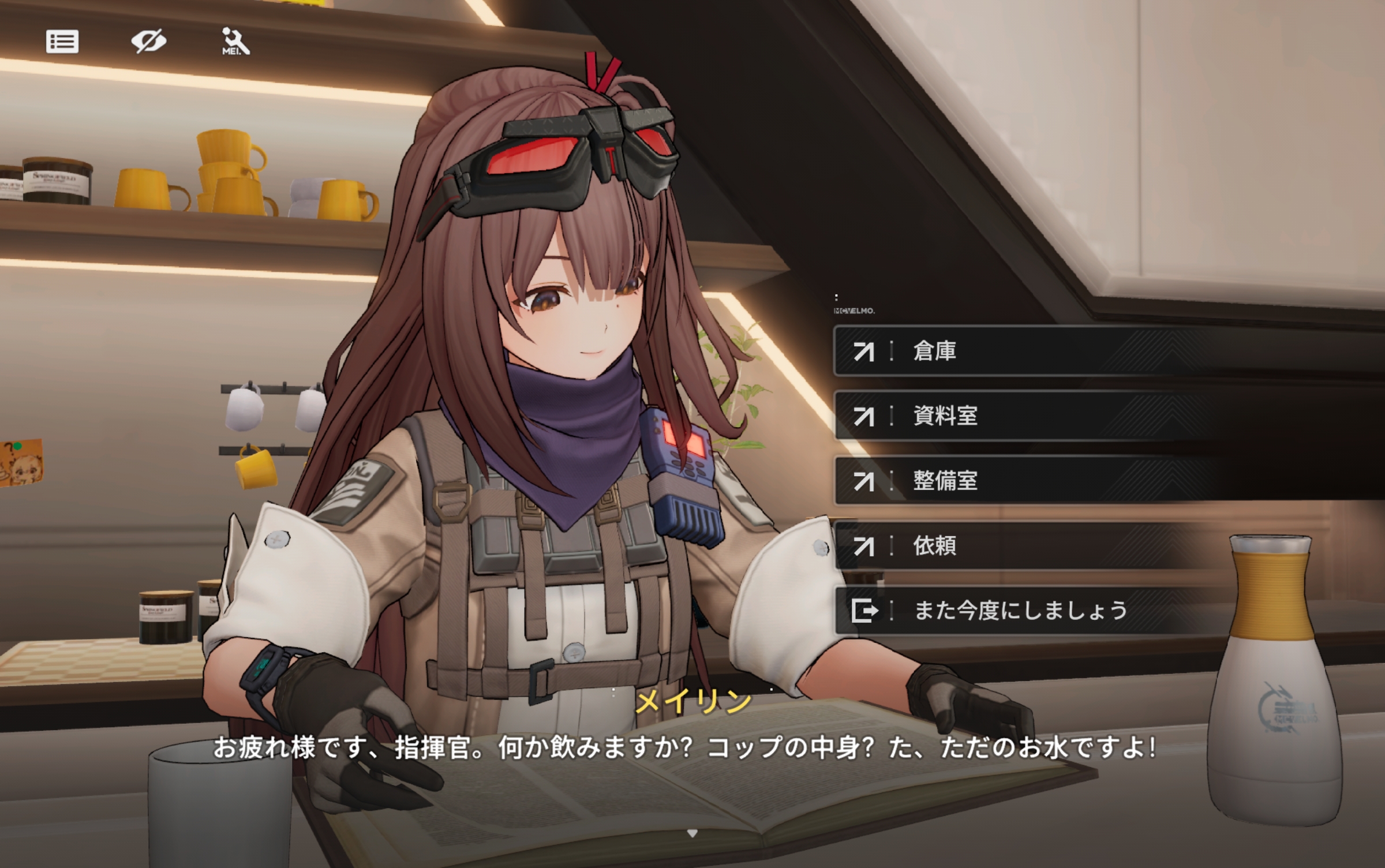
Task: Advance dialogue with the small down arrow
Action: pos(692,833)
